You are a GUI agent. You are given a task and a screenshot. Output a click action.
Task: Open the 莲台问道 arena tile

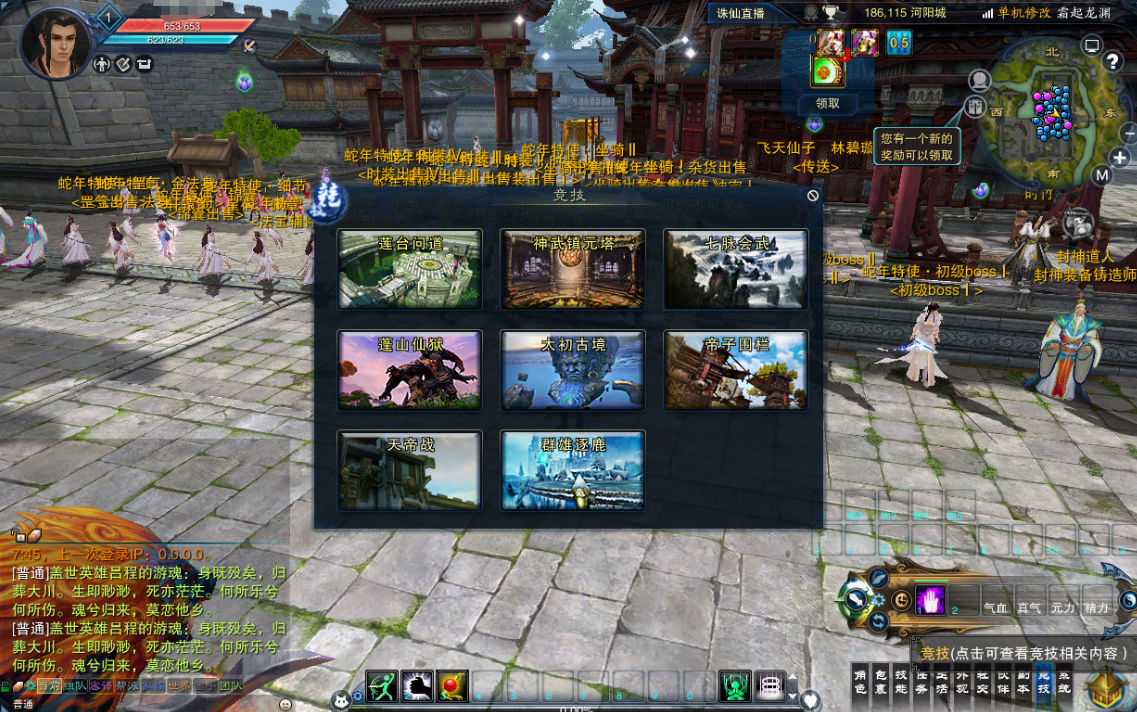pyautogui.click(x=410, y=269)
